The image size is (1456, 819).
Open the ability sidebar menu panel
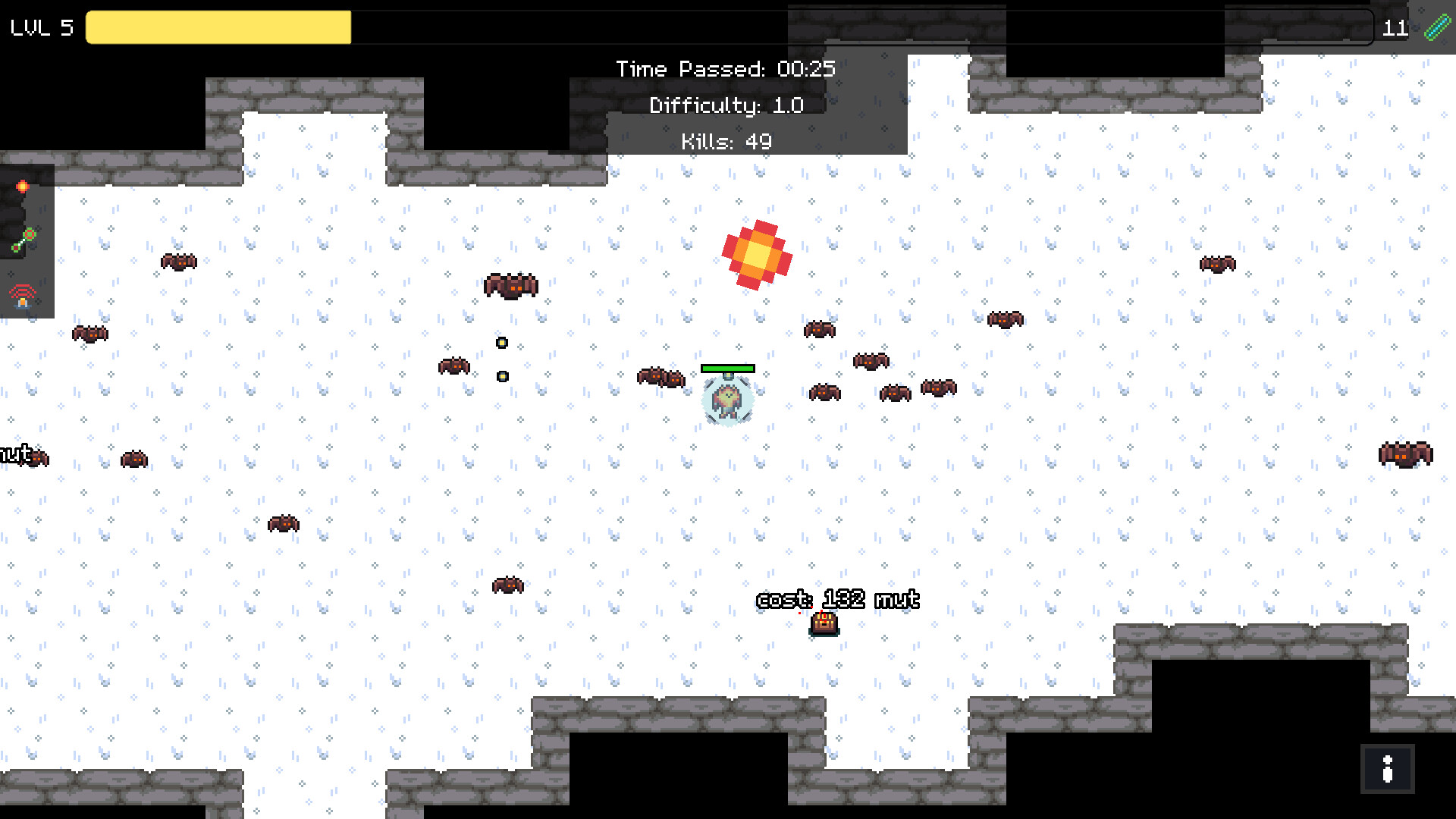point(27,243)
